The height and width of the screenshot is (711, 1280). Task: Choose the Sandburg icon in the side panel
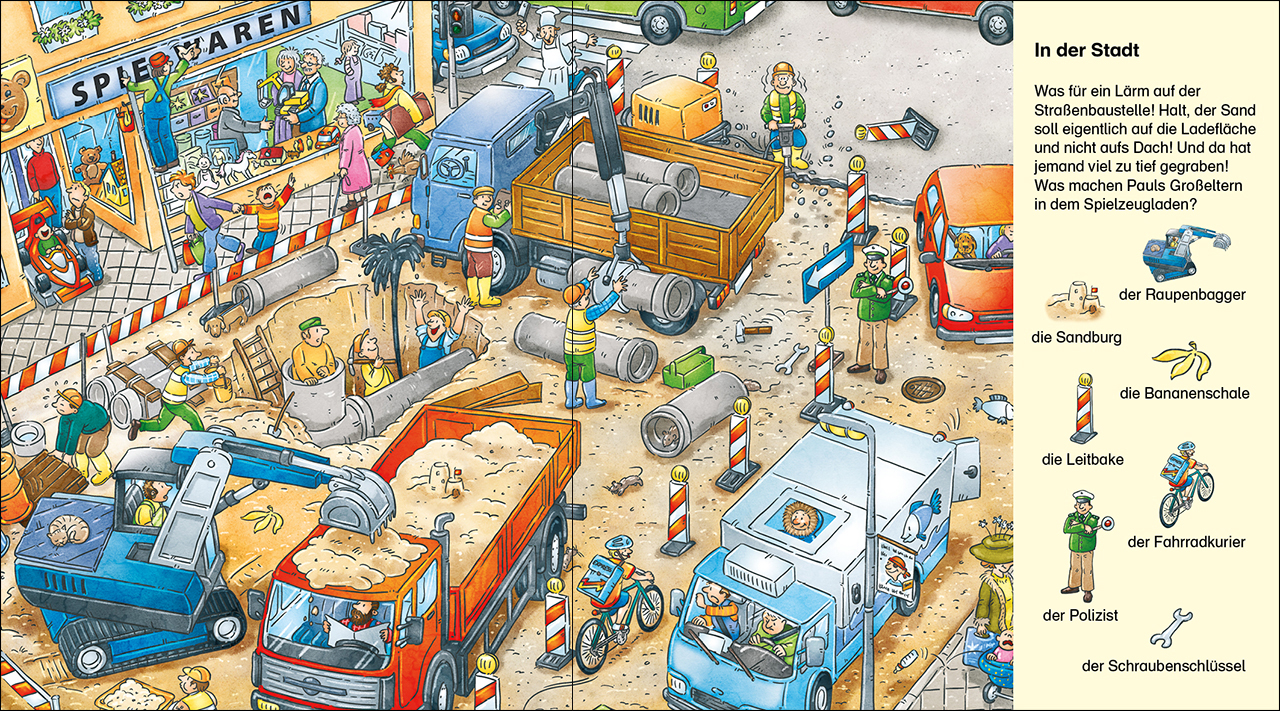[1075, 299]
